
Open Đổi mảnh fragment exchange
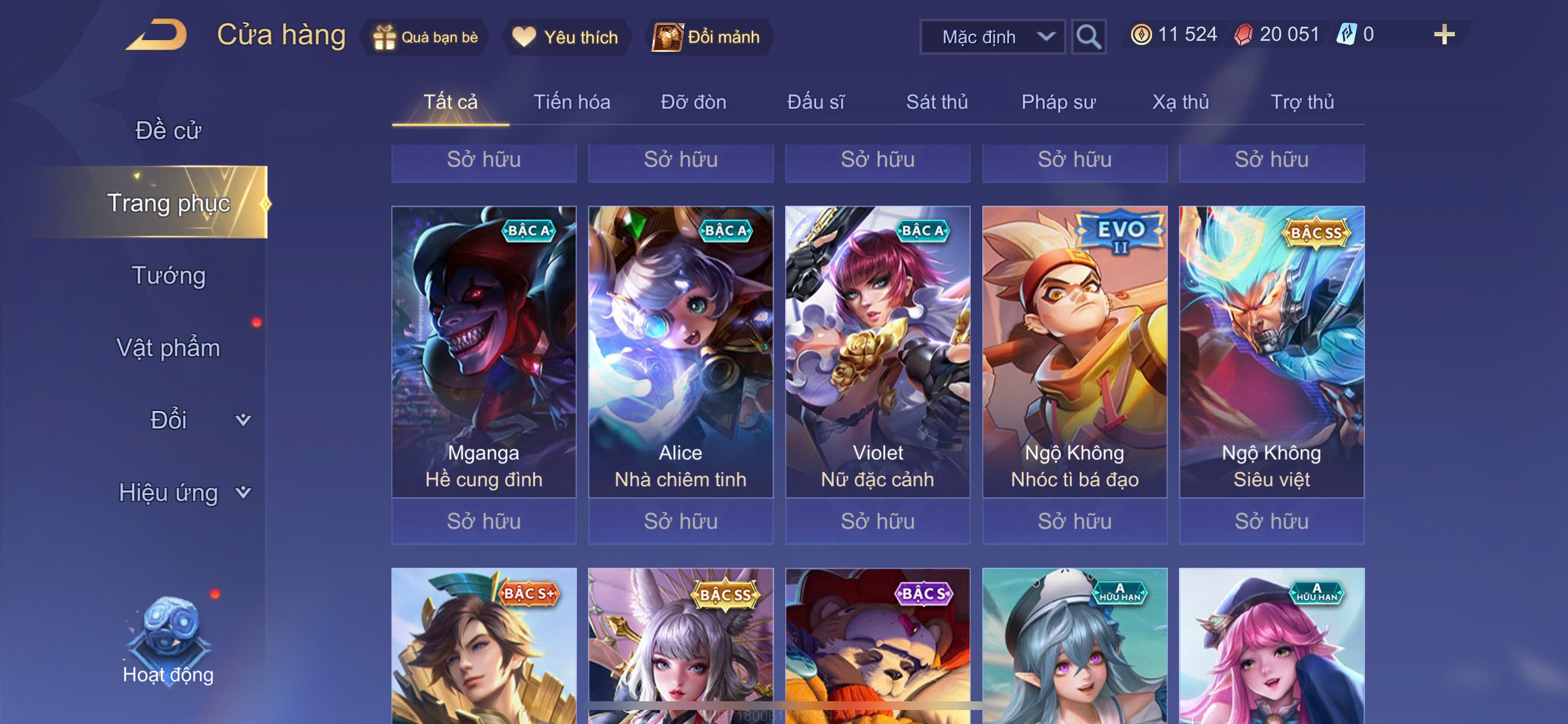pyautogui.click(x=708, y=37)
